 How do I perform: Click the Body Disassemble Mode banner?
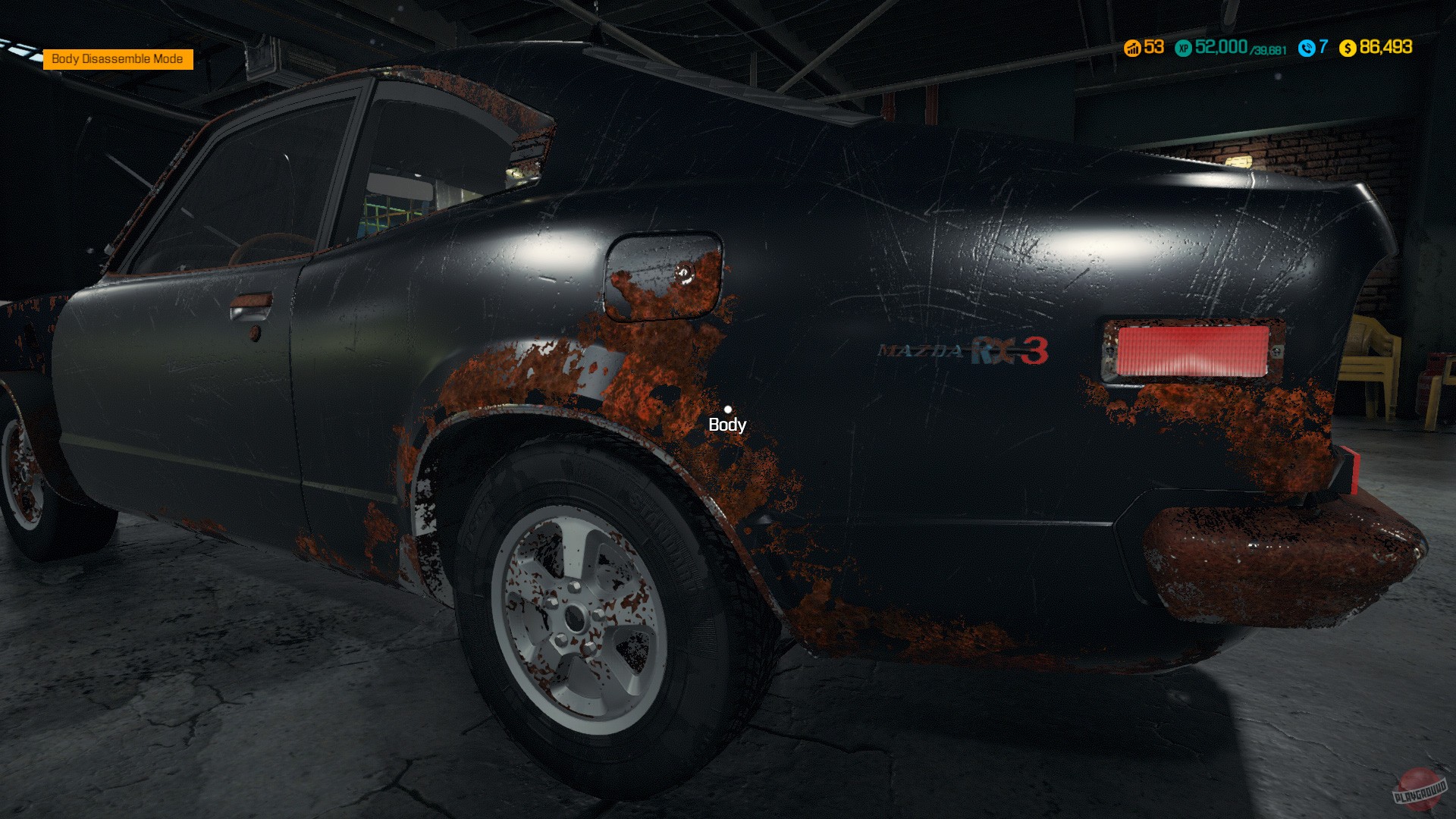click(118, 57)
